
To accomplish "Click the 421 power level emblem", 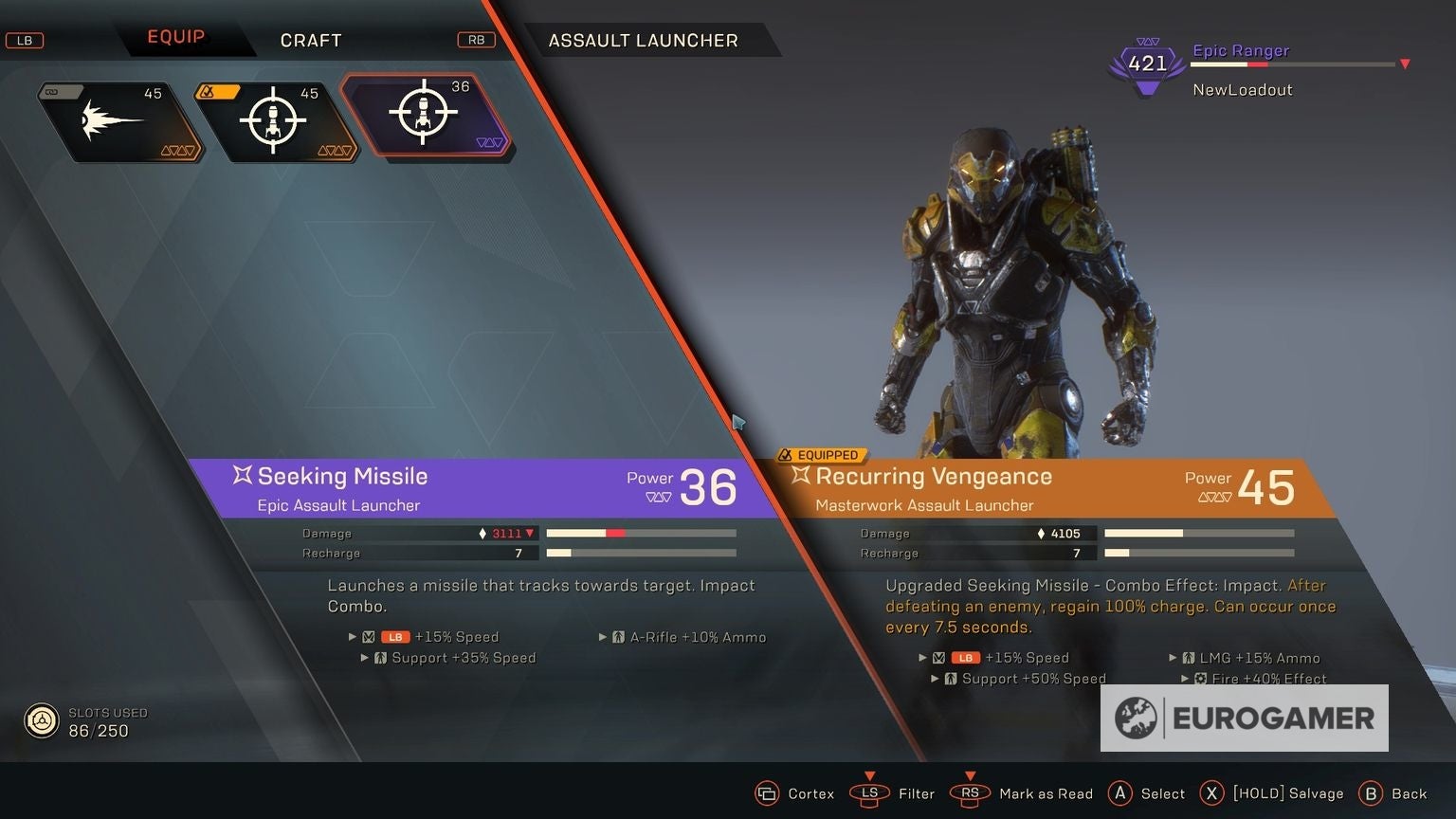I will tap(1146, 63).
